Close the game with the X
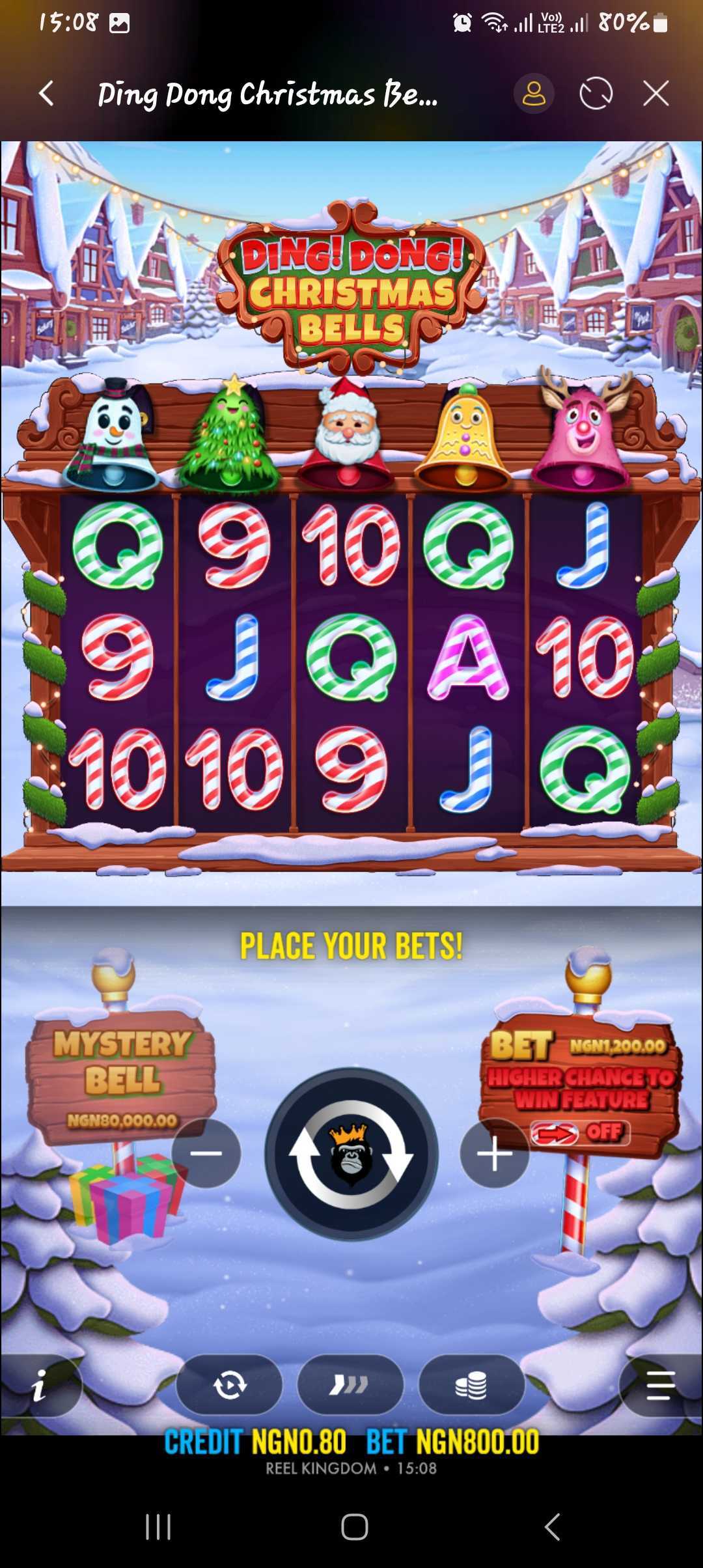703x1568 pixels. tap(655, 94)
